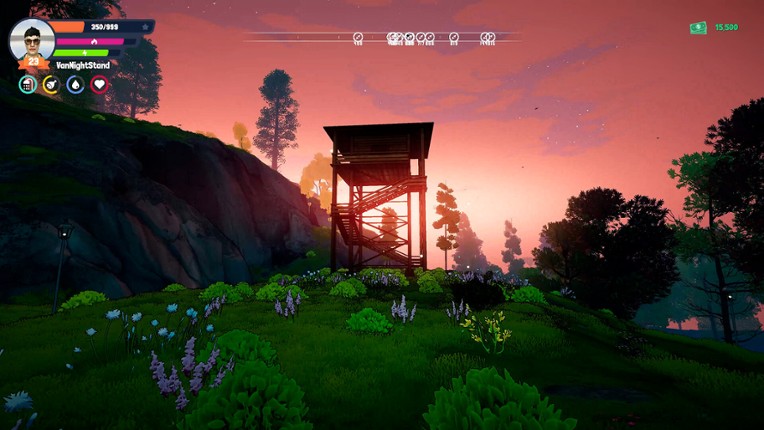Viewport: 764px width, 430px height.
Task: Select the shower hygiene status icon
Action: tap(27, 85)
